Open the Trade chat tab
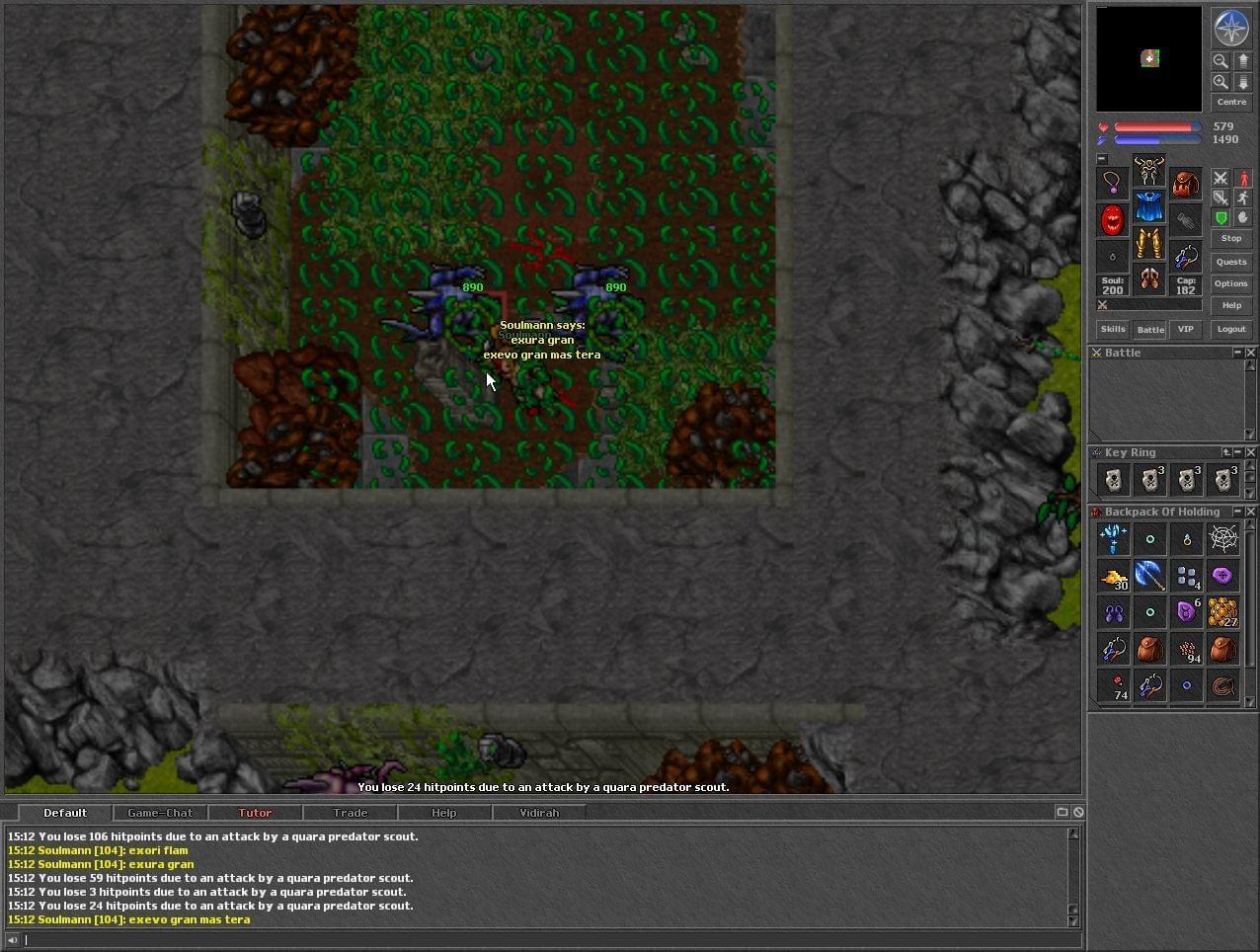 (x=350, y=813)
